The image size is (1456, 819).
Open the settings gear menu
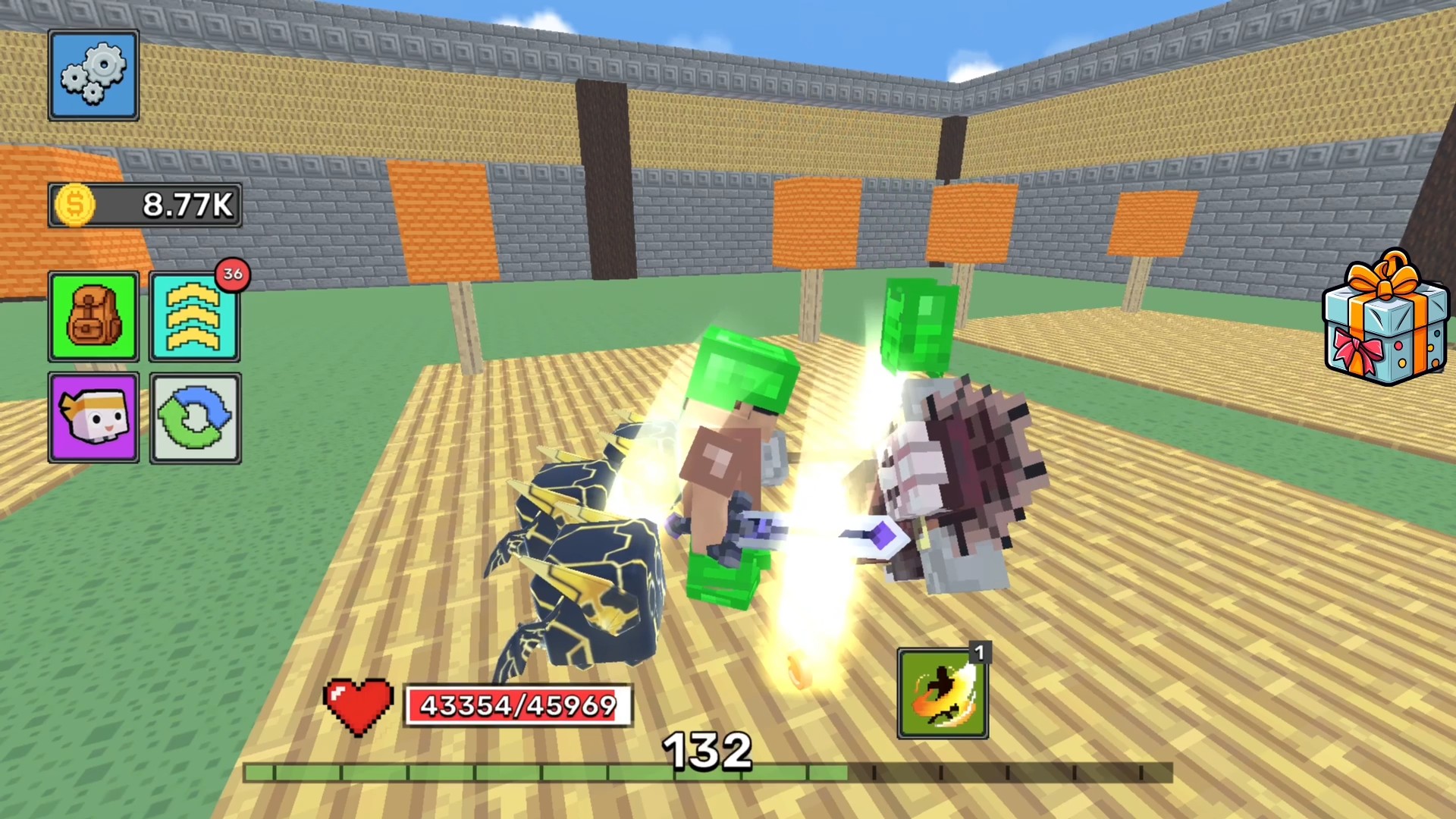(x=93, y=75)
